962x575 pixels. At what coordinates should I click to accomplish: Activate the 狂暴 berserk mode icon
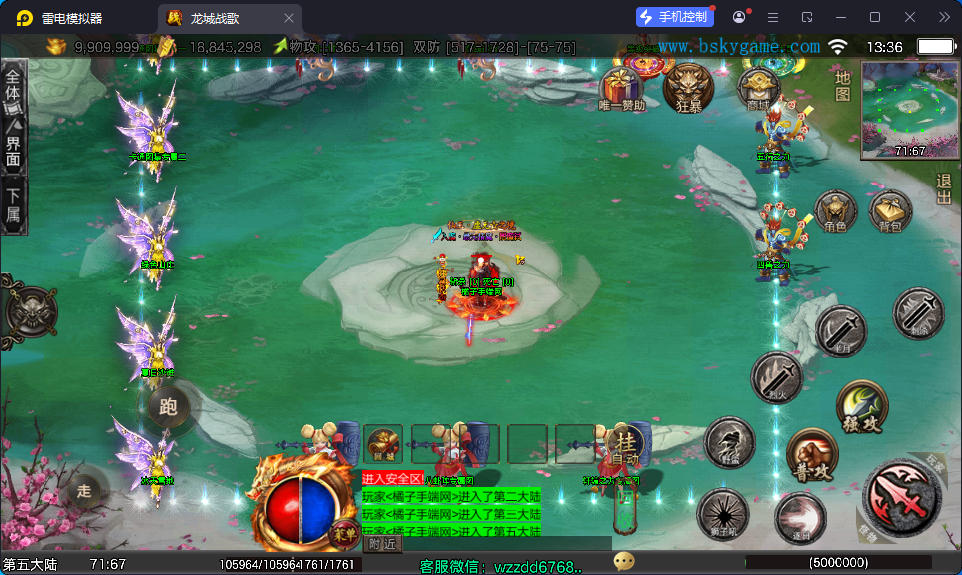pos(688,86)
